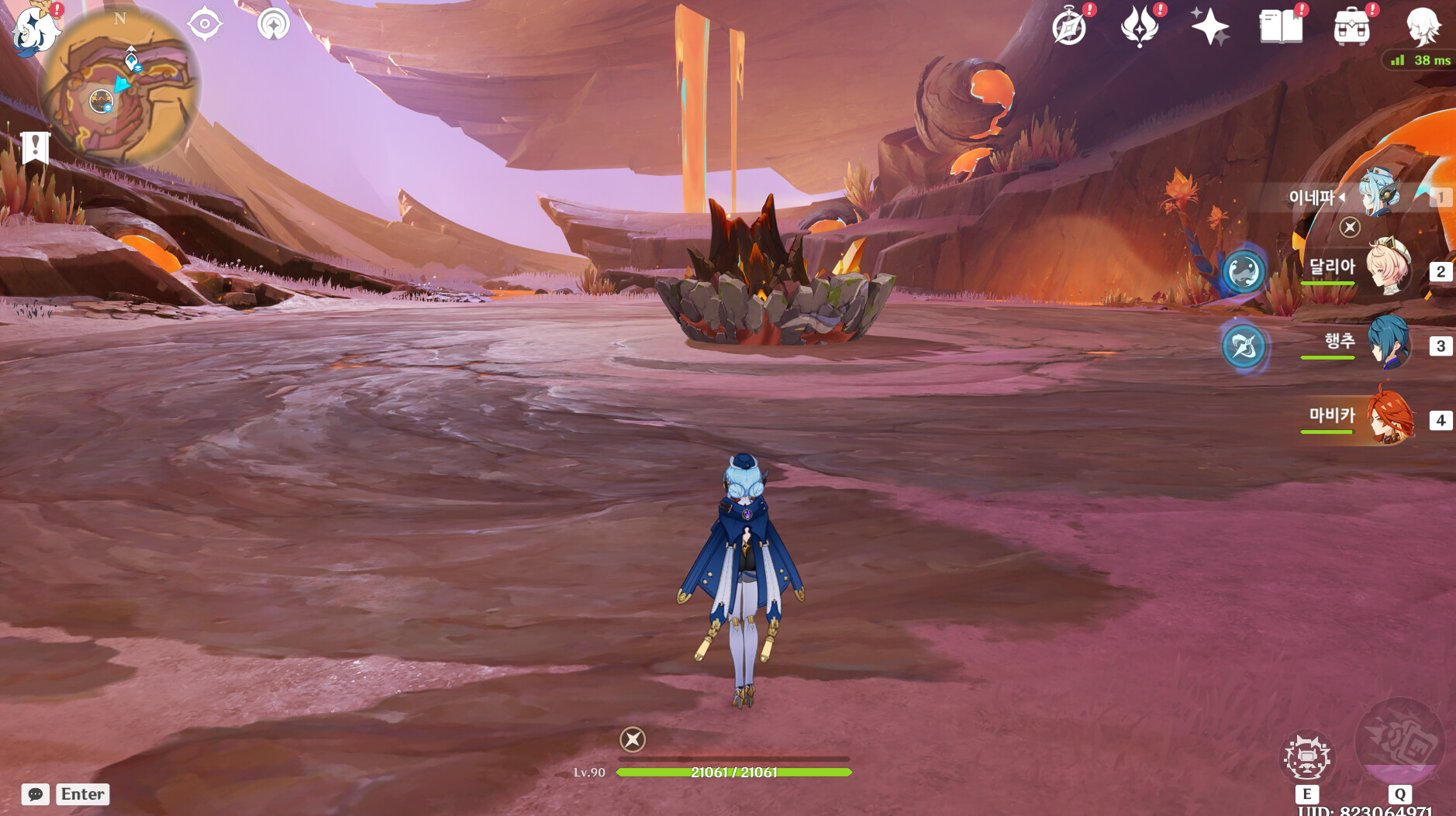Image resolution: width=1456 pixels, height=816 pixels.
Task: Open the character profile icon
Action: [1423, 28]
